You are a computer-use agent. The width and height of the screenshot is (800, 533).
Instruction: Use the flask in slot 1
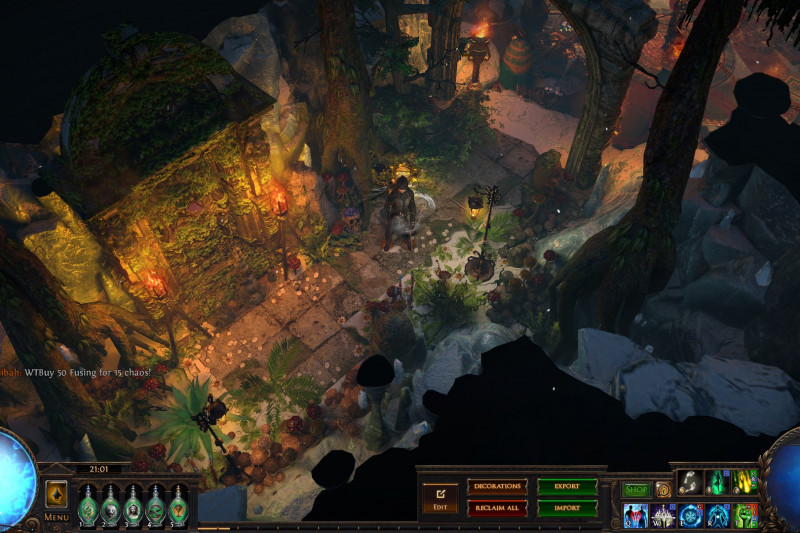coord(88,504)
